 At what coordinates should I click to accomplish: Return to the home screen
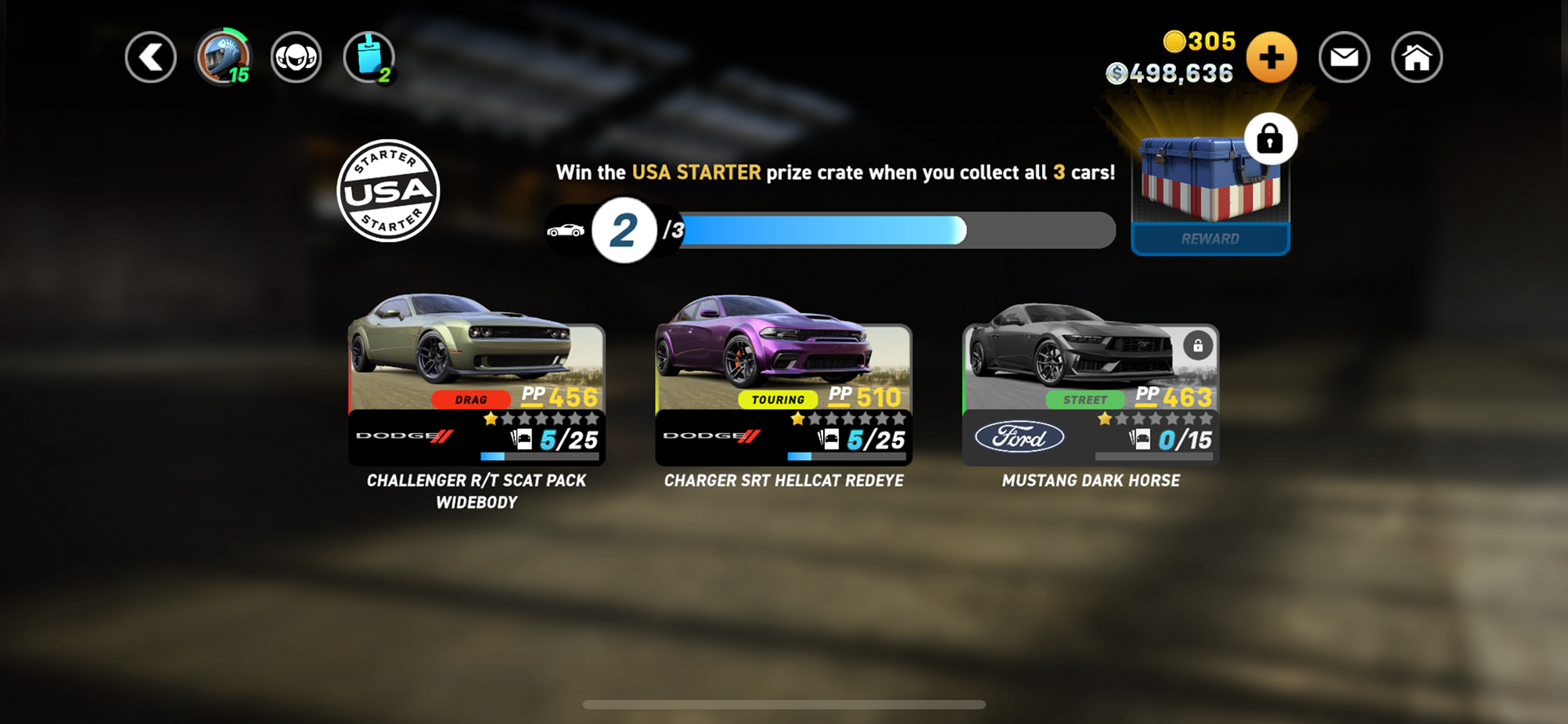click(1416, 58)
